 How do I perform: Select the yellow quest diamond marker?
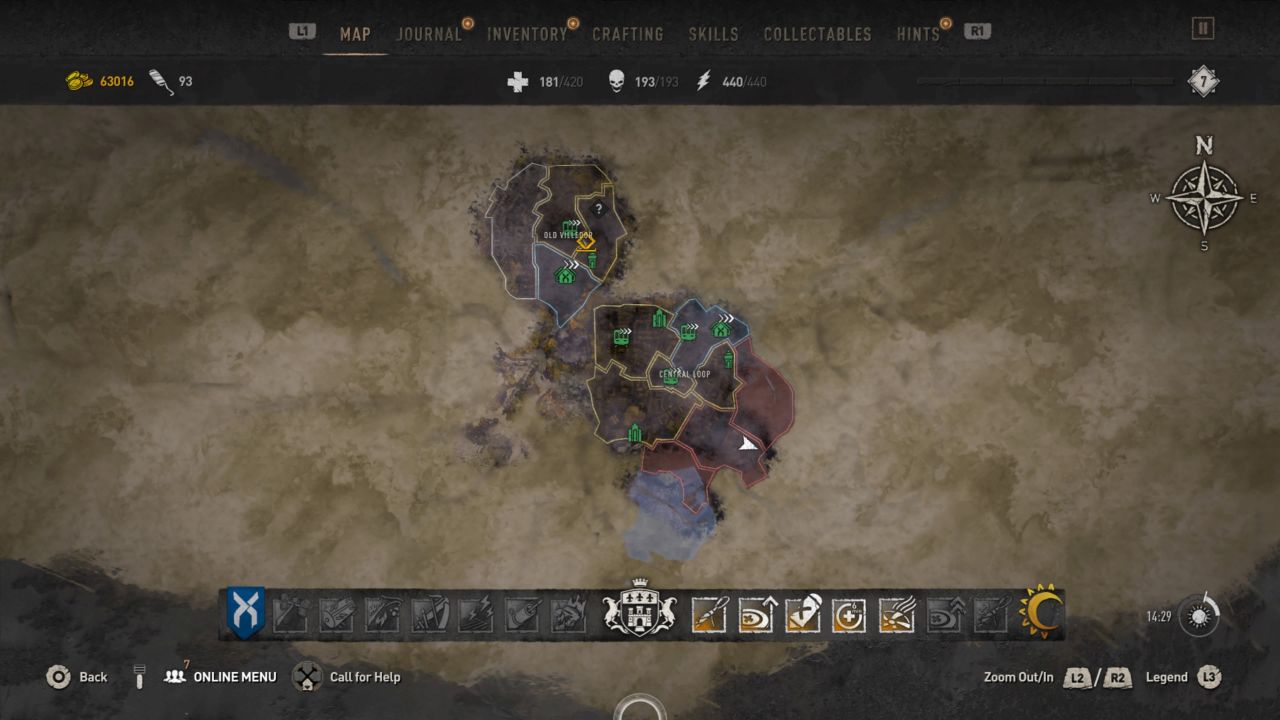[586, 244]
